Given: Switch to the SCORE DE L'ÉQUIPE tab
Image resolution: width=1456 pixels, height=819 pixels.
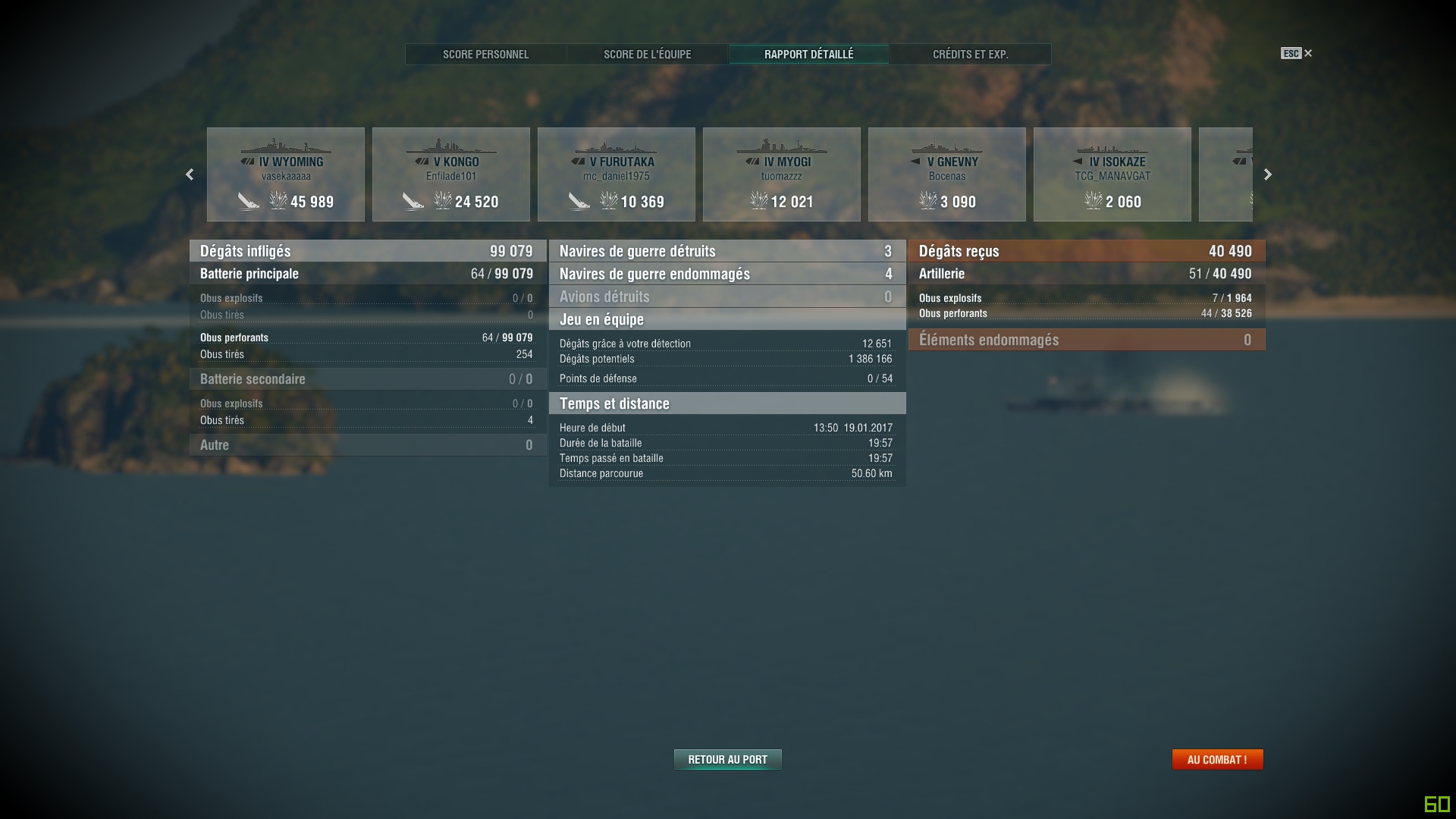Looking at the screenshot, I should pos(647,54).
